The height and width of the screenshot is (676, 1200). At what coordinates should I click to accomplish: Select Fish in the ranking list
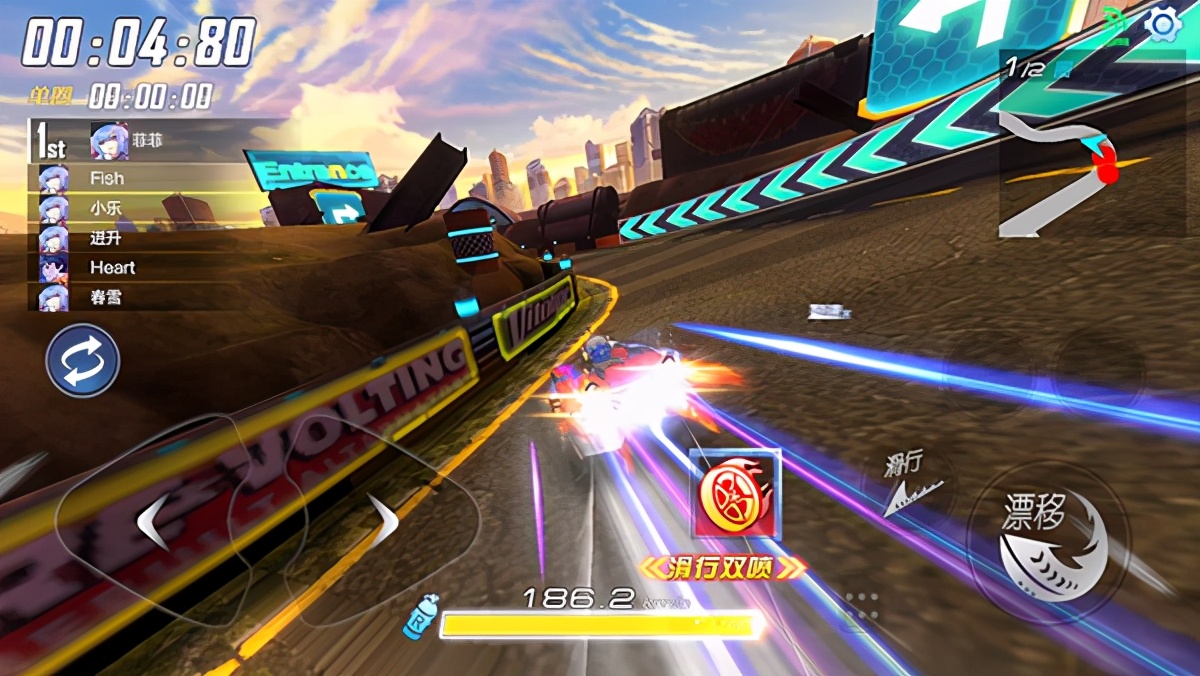(106, 178)
